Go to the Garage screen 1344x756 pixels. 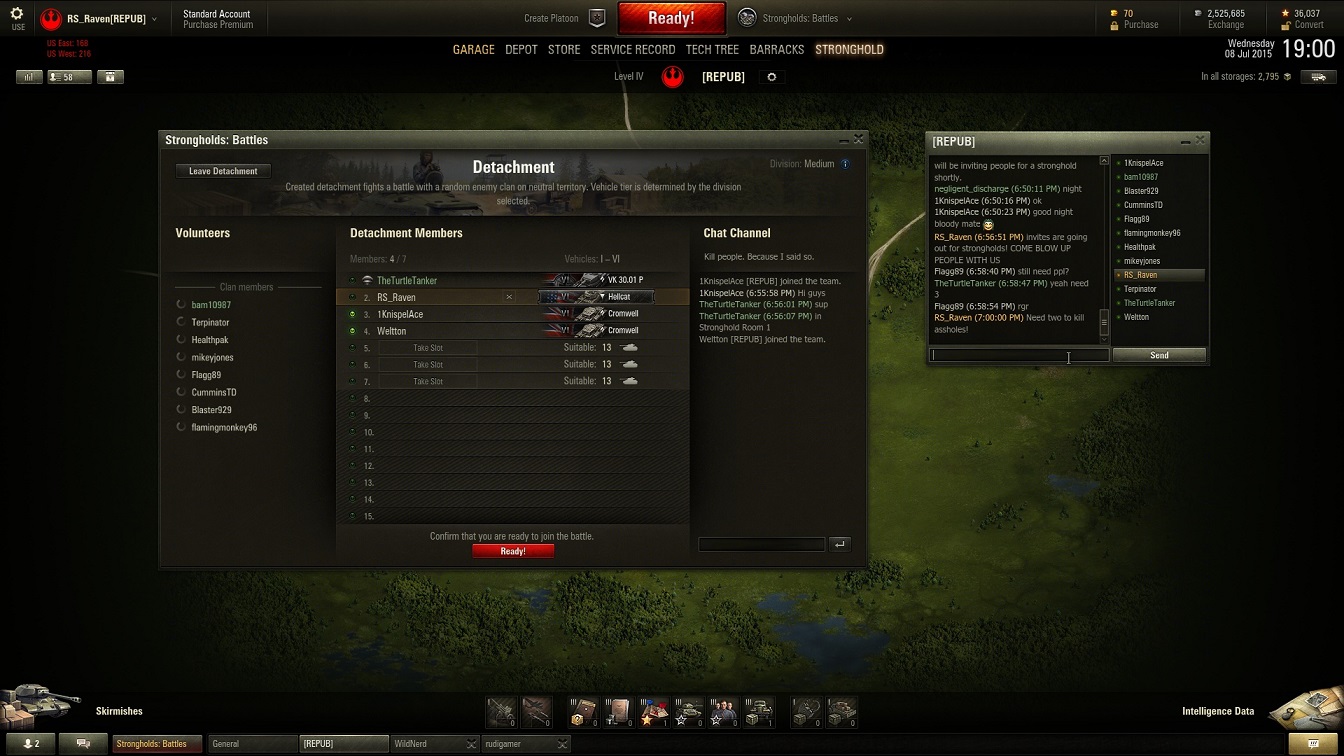click(x=473, y=49)
